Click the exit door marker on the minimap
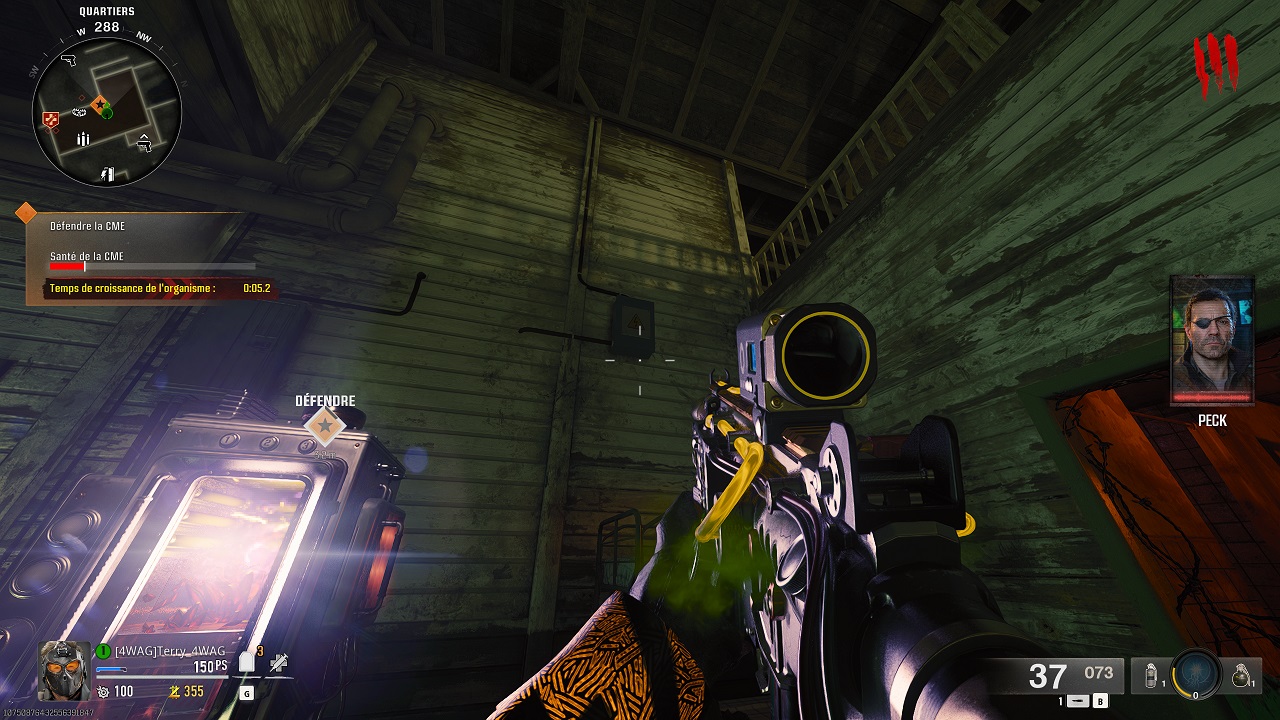Viewport: 1280px width, 720px height. 107,175
